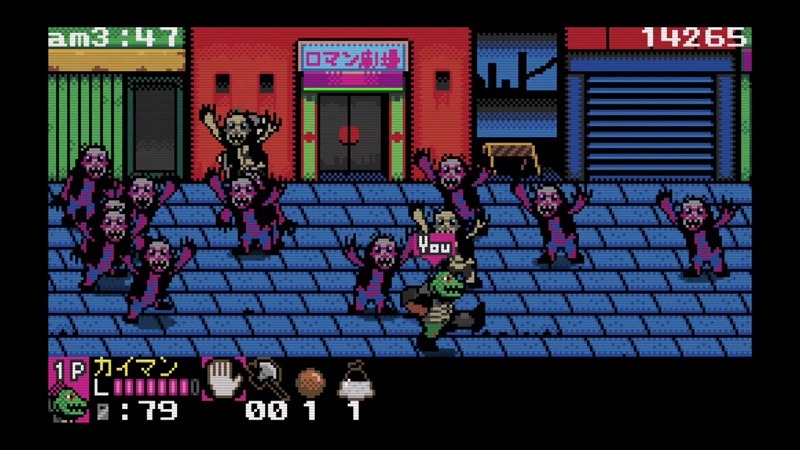Choose the round brown ball item
Viewport: 800px width, 450px height.
[x=309, y=382]
